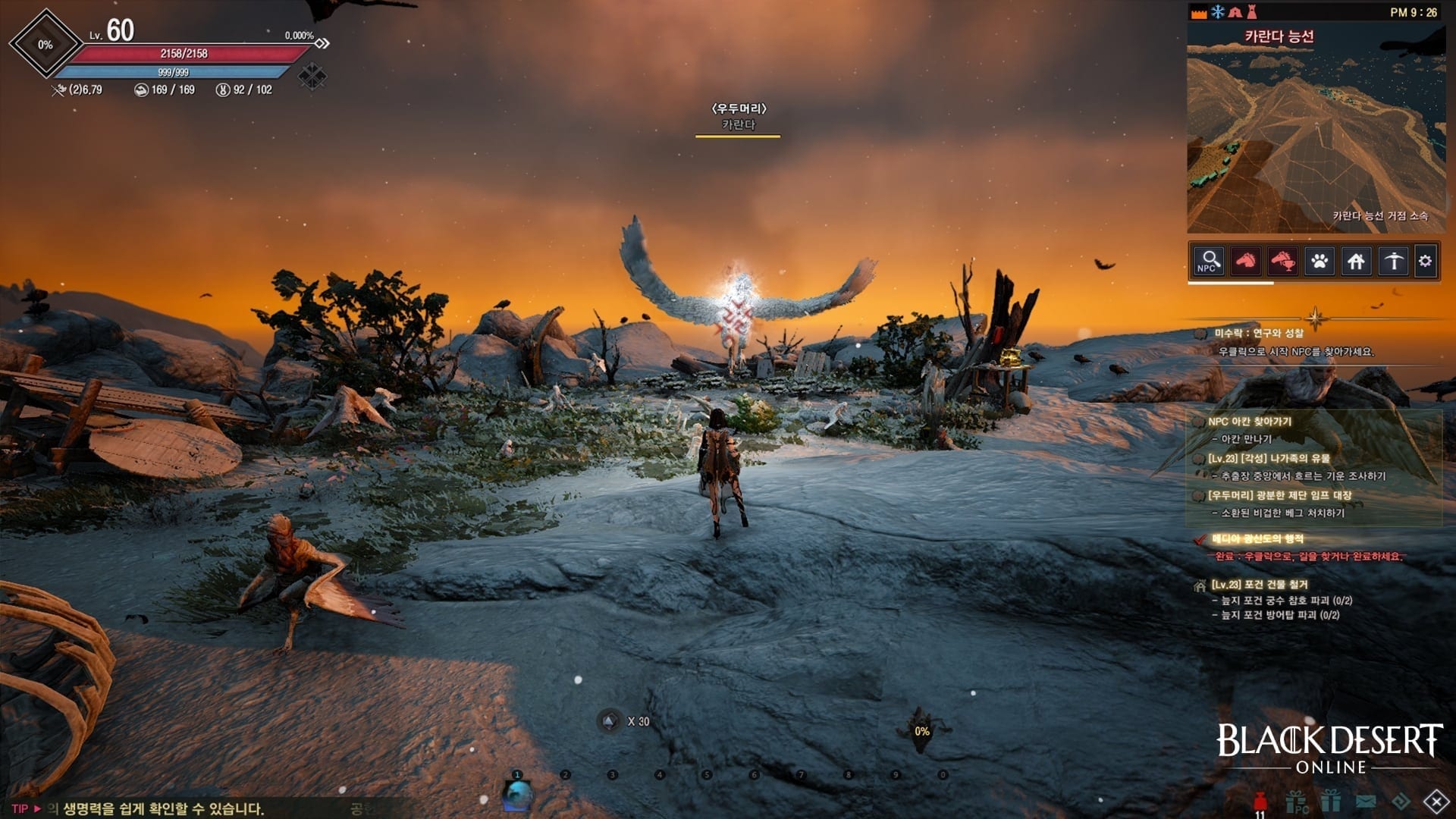Select the '광분한 제단 임프 대장' quest
This screenshot has width=1456, height=819.
tap(1279, 496)
